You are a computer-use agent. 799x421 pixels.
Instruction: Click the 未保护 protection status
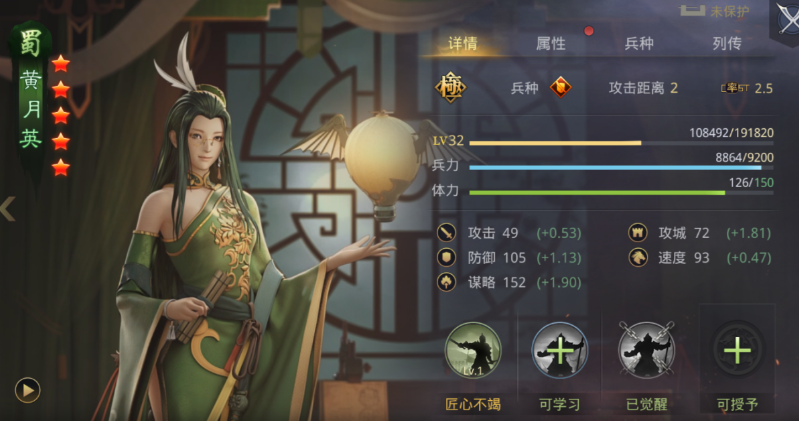pyautogui.click(x=718, y=12)
